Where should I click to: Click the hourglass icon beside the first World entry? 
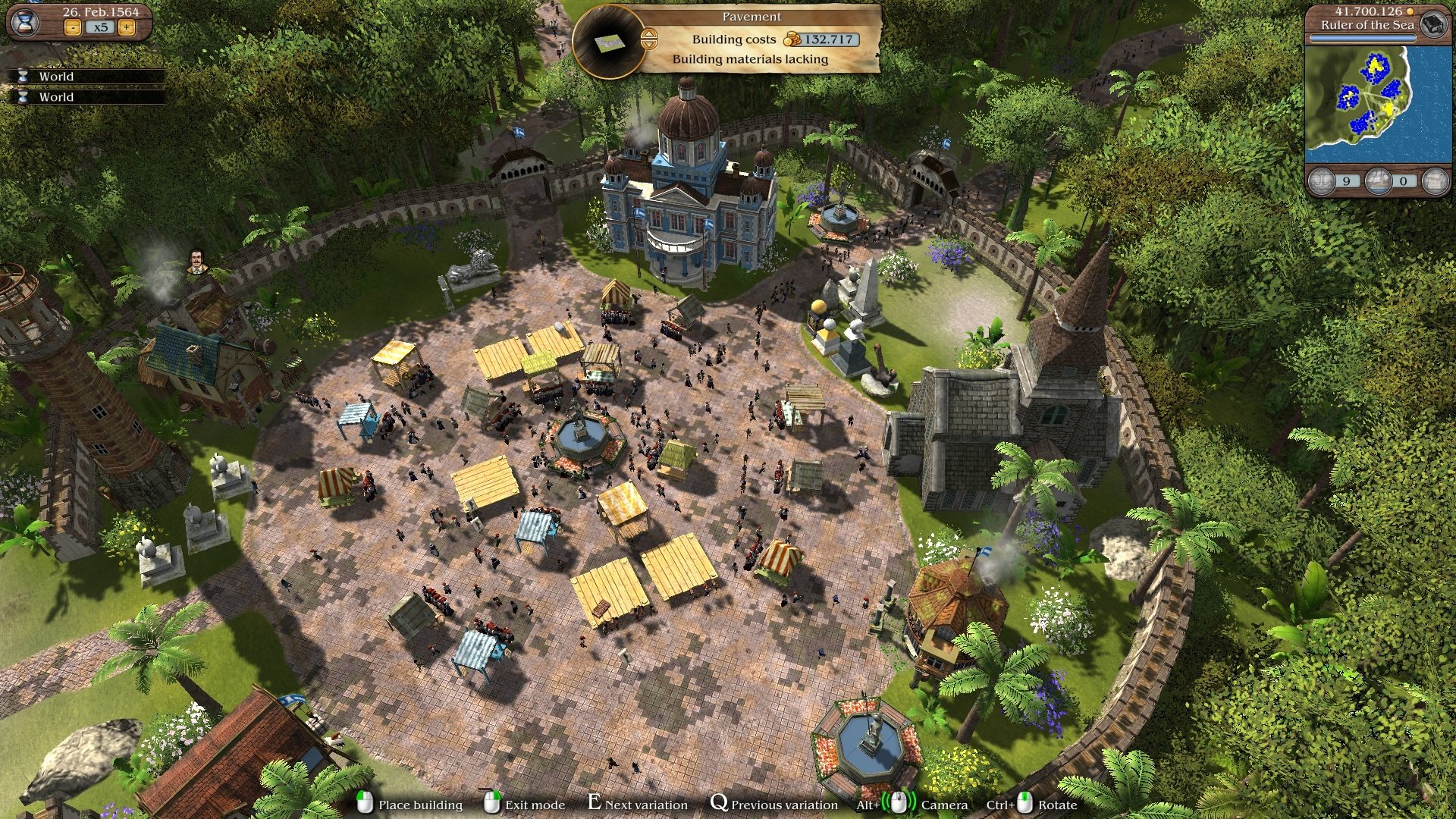tap(23, 77)
